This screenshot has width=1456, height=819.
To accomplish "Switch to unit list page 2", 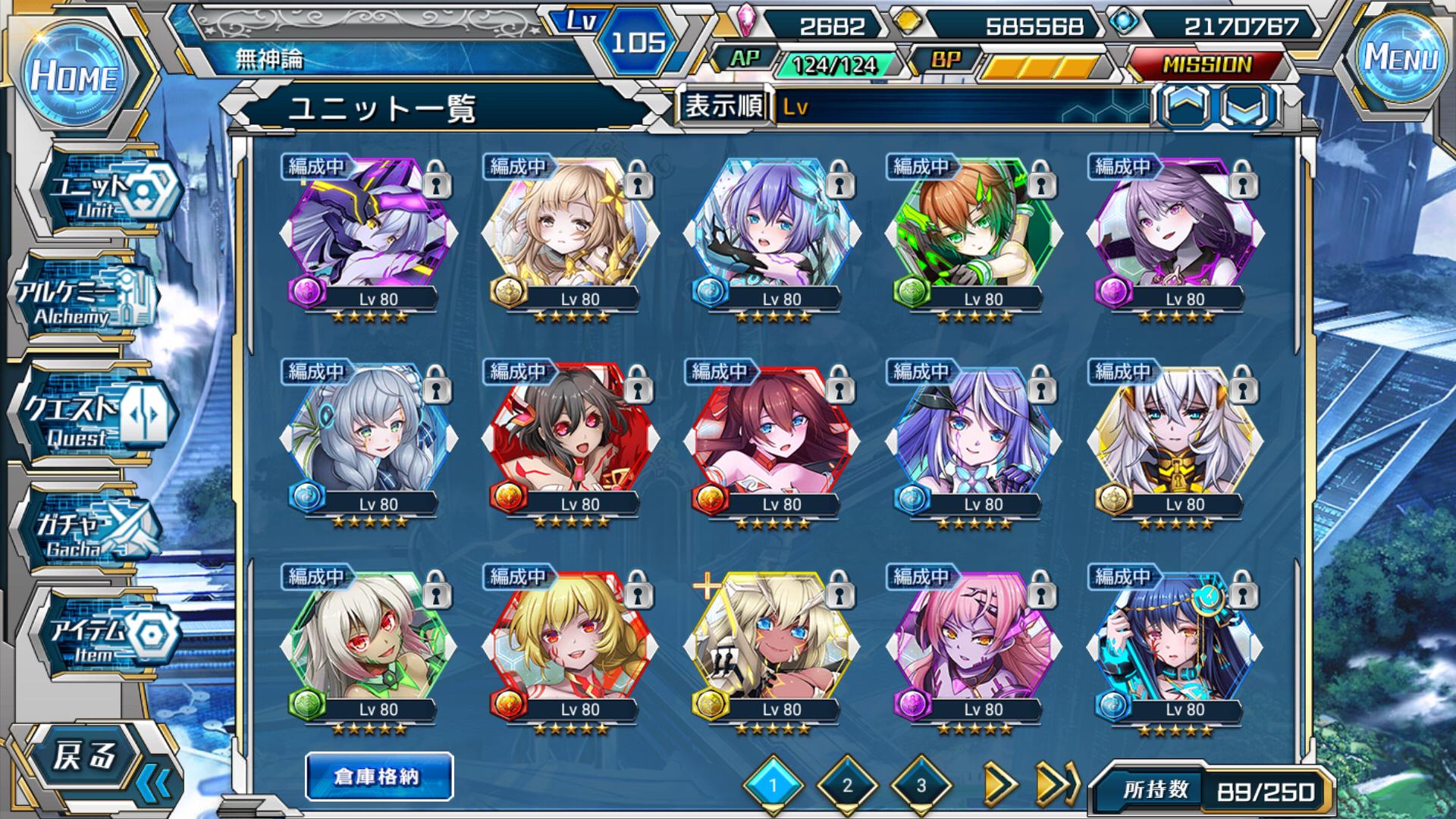I will 847,785.
